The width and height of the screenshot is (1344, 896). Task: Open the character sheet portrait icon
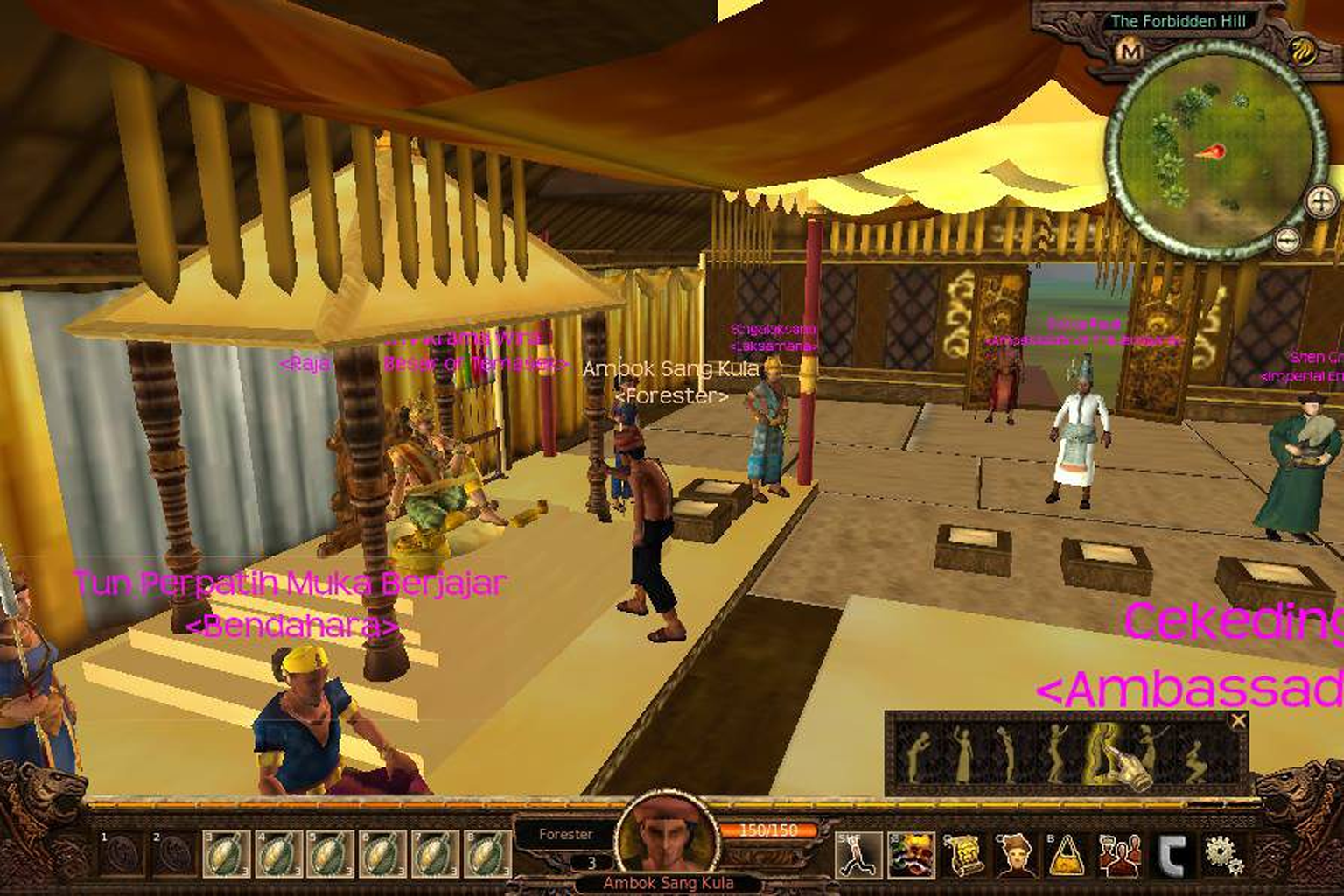(1015, 855)
